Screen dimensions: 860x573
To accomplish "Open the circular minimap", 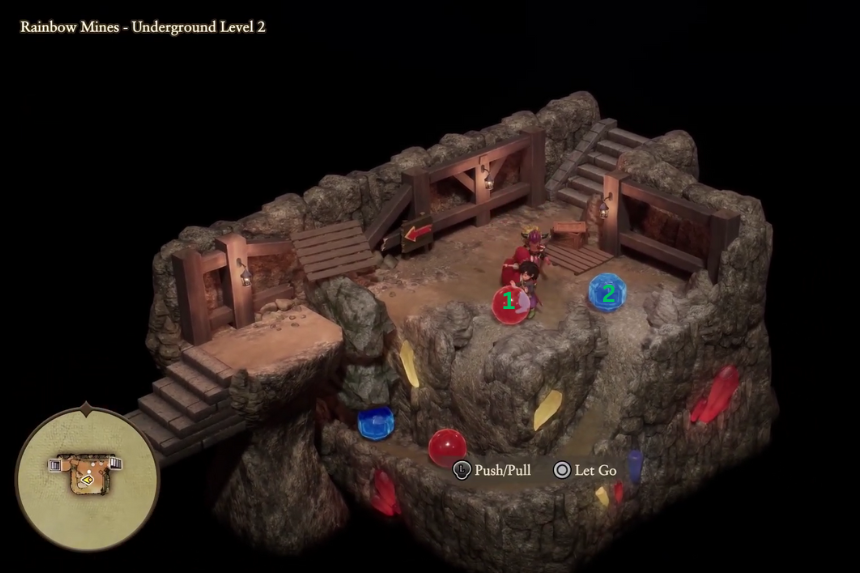I will click(x=86, y=477).
